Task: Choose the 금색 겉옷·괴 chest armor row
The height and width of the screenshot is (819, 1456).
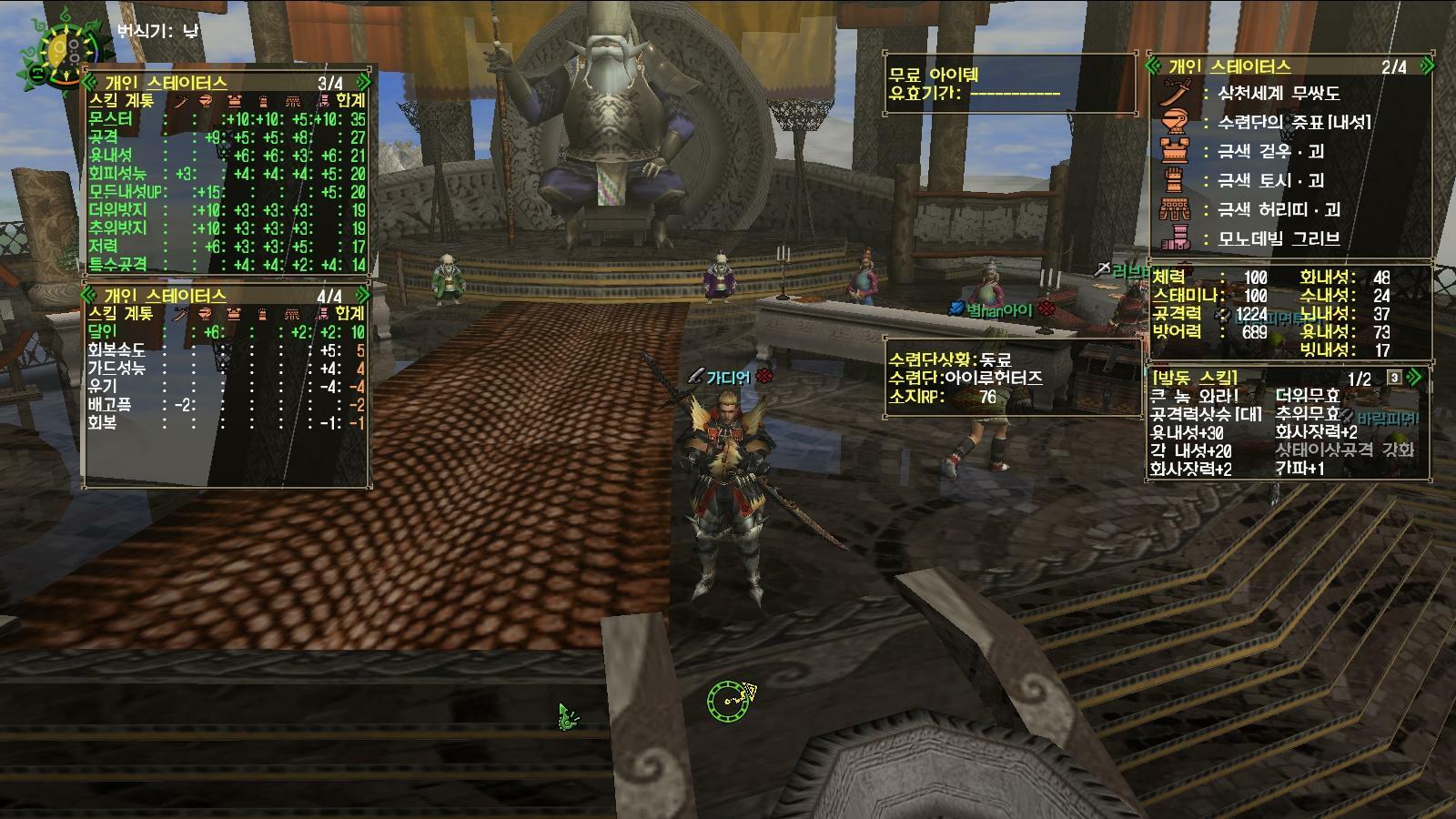Action: [1271, 152]
